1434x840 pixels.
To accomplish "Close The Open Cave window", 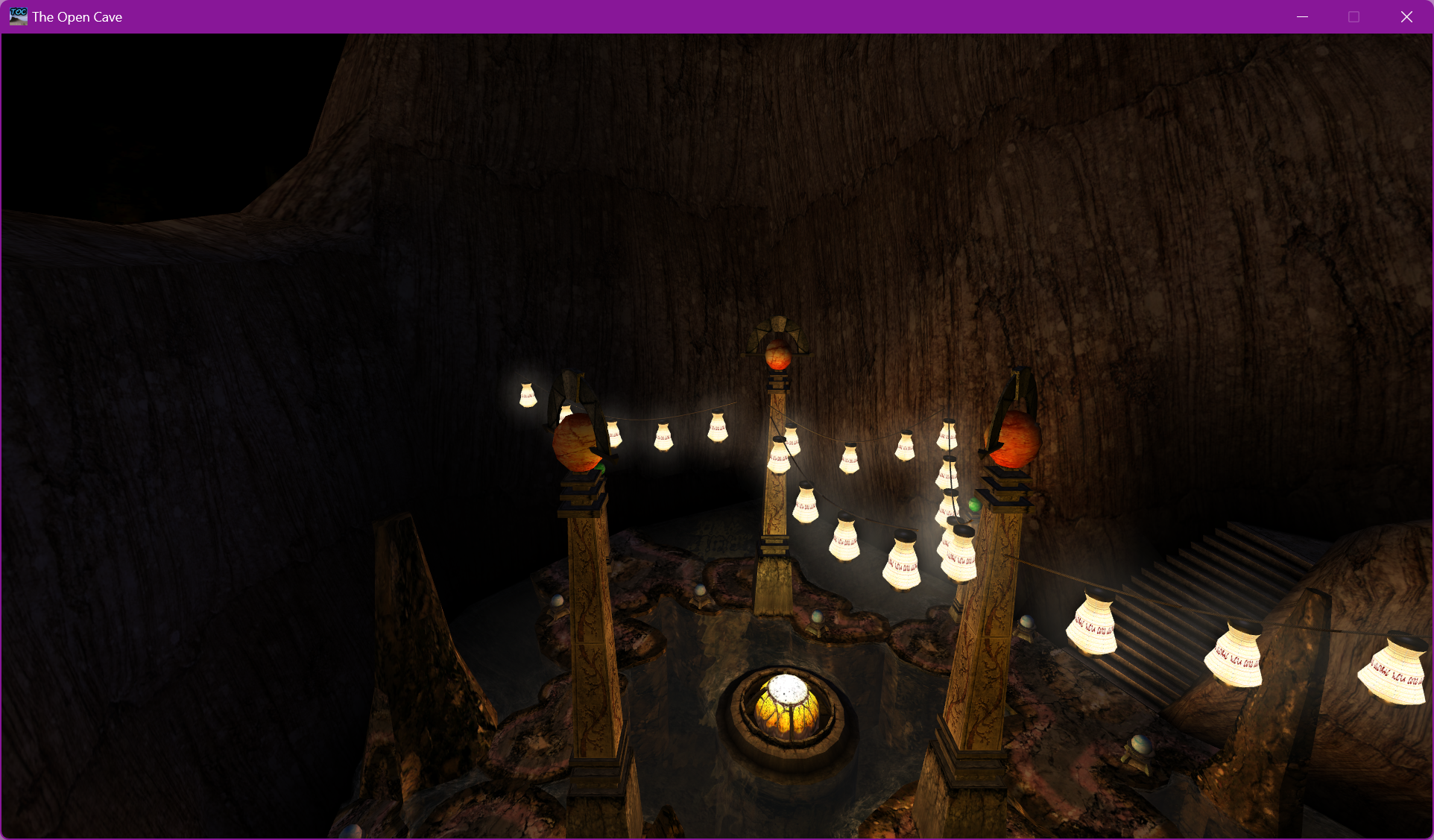I will (1406, 16).
